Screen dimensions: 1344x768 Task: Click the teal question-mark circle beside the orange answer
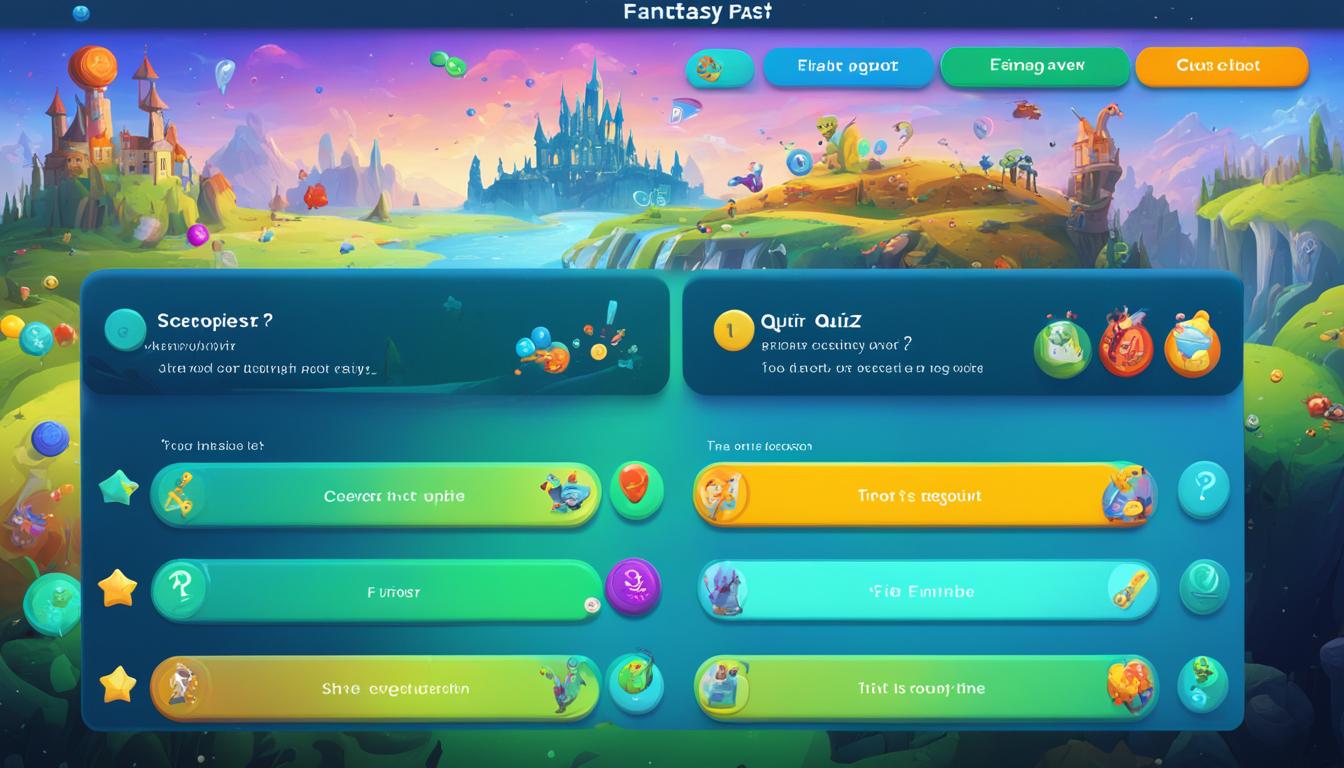[x=1204, y=490]
